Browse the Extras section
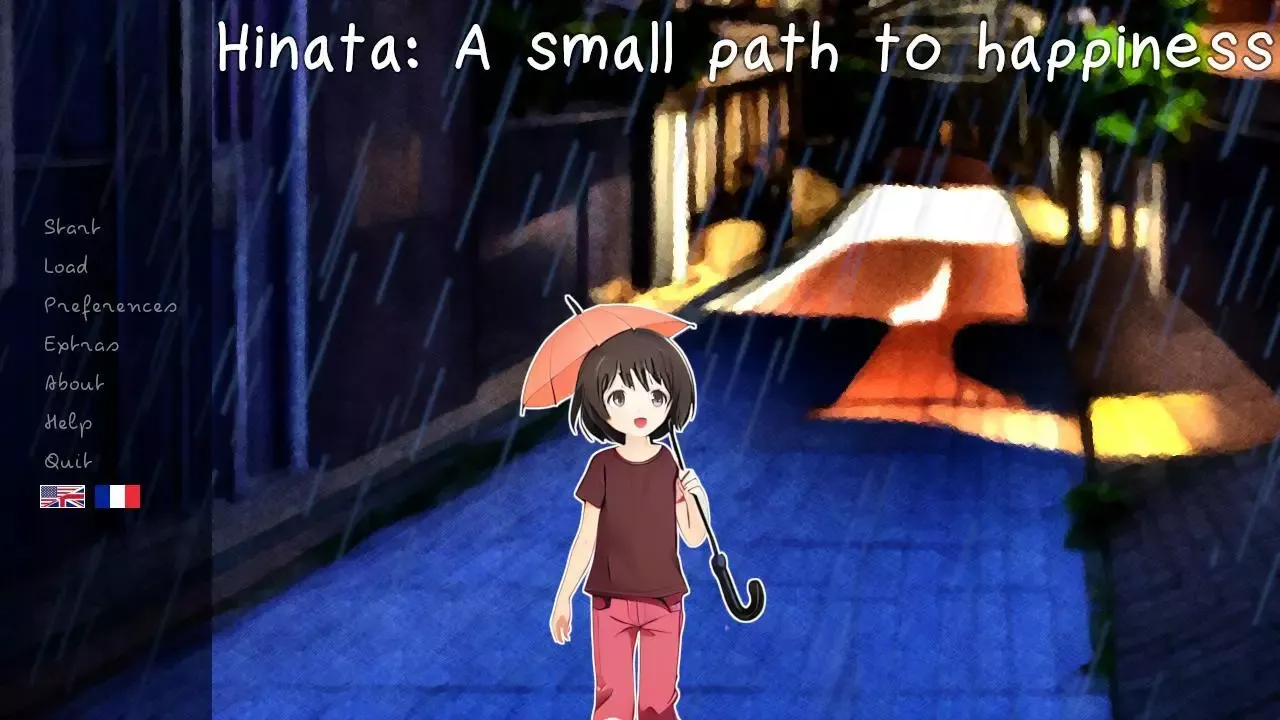This screenshot has height=720, width=1280. [x=80, y=344]
